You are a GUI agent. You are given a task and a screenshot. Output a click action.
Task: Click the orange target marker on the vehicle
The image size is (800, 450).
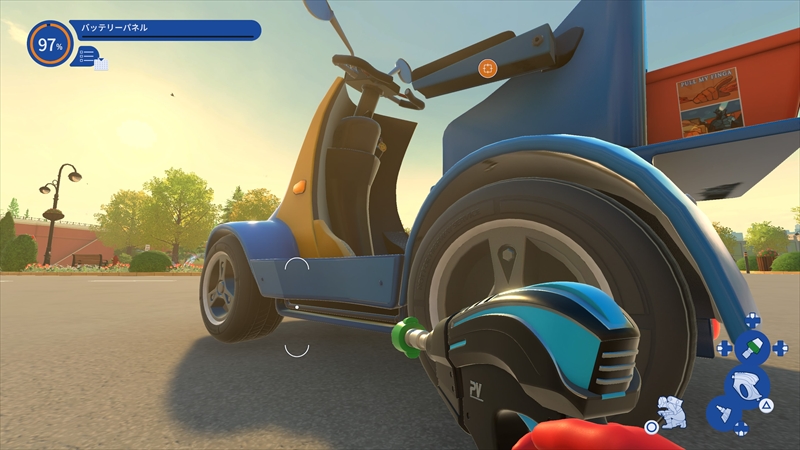487,68
